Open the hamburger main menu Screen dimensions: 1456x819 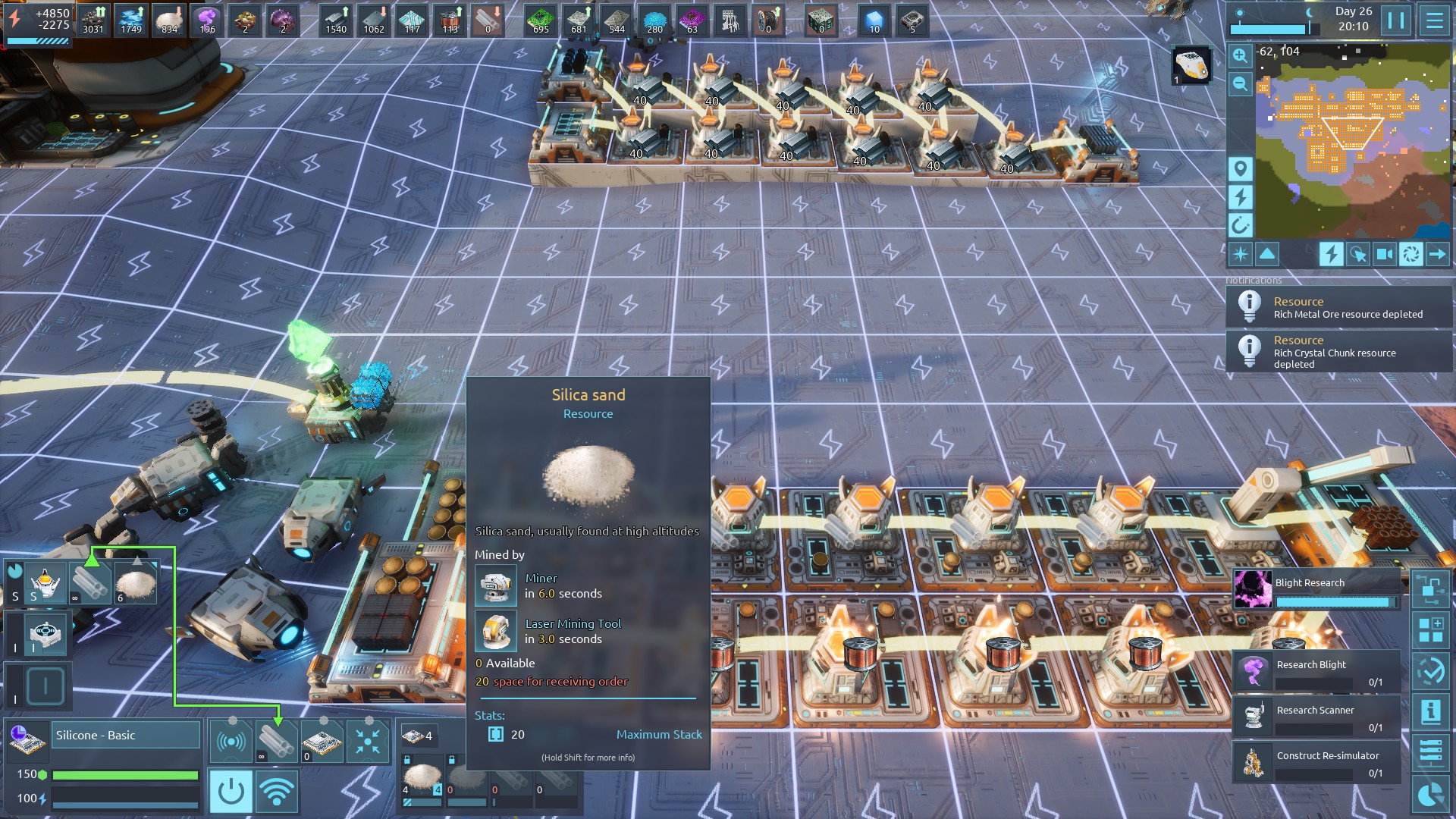[x=1434, y=20]
